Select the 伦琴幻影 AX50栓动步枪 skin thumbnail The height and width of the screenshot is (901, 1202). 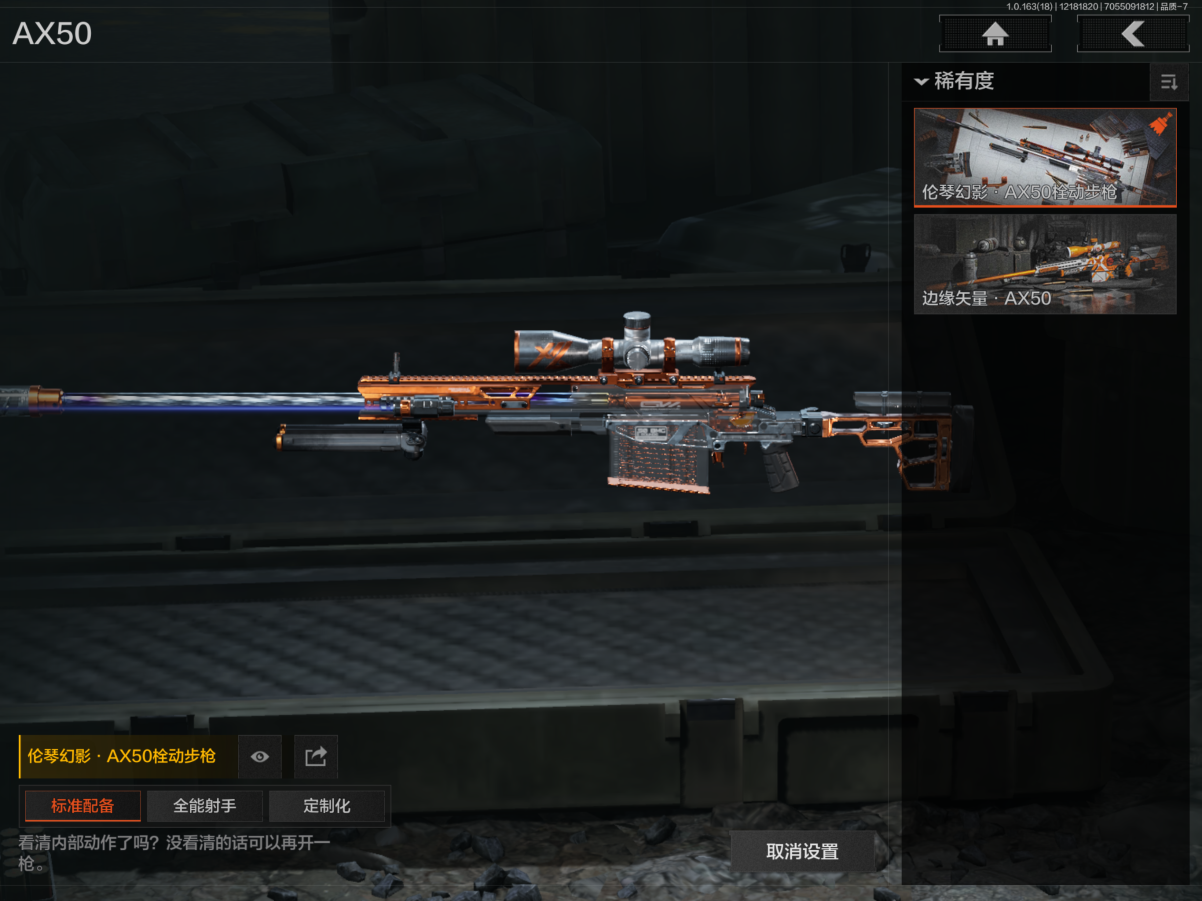coord(1044,157)
